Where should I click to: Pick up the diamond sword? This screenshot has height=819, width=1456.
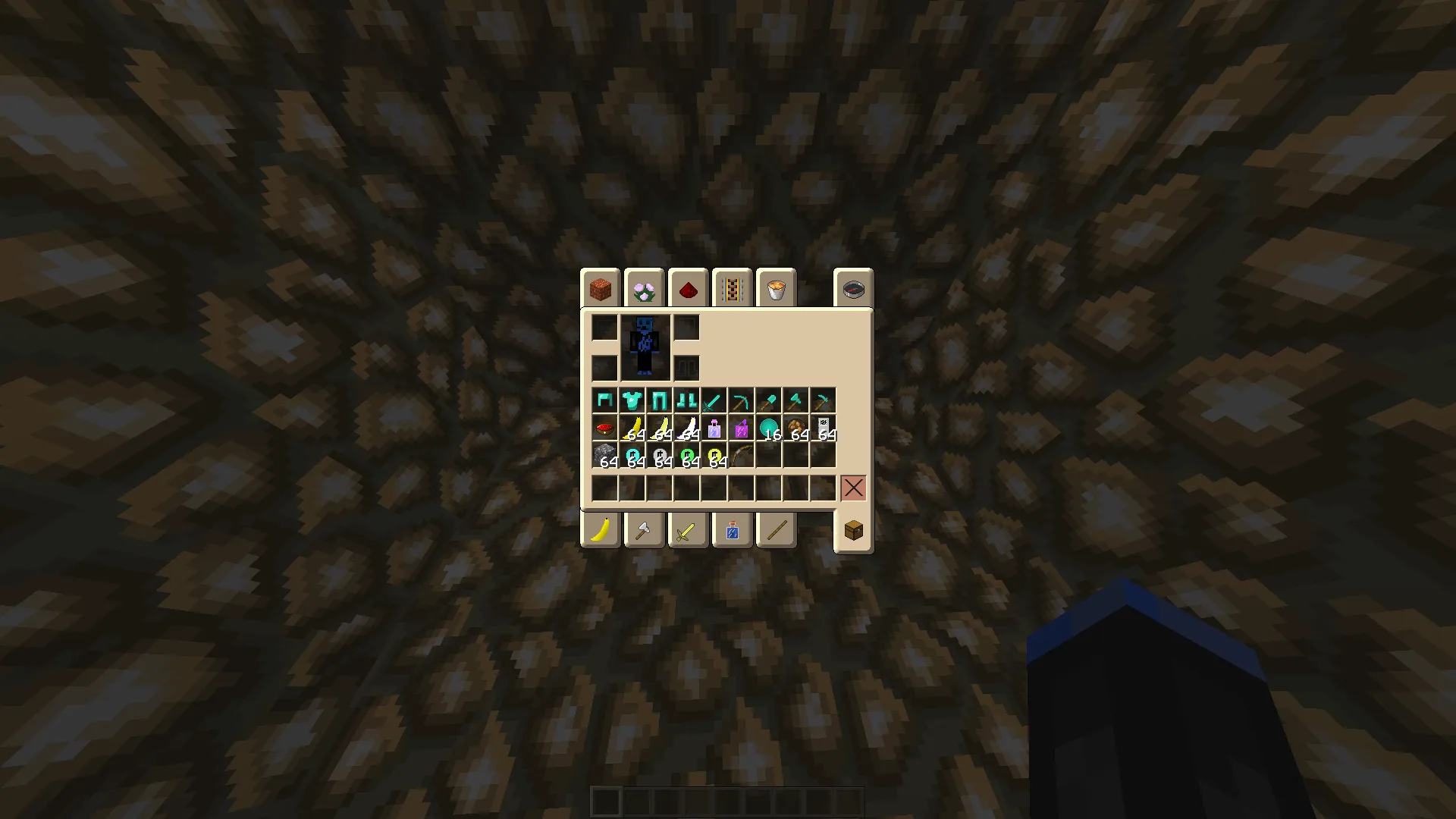pos(713,400)
